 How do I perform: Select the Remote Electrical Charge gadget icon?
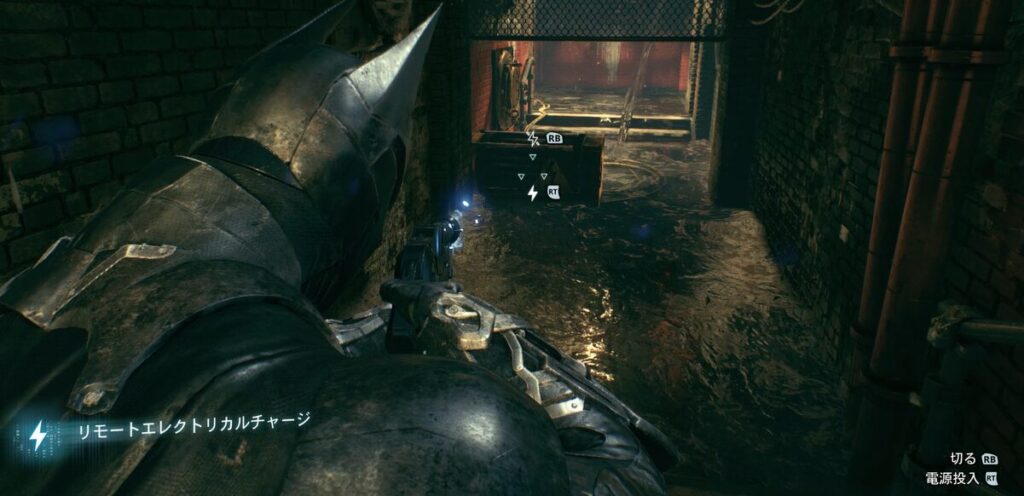(x=38, y=435)
